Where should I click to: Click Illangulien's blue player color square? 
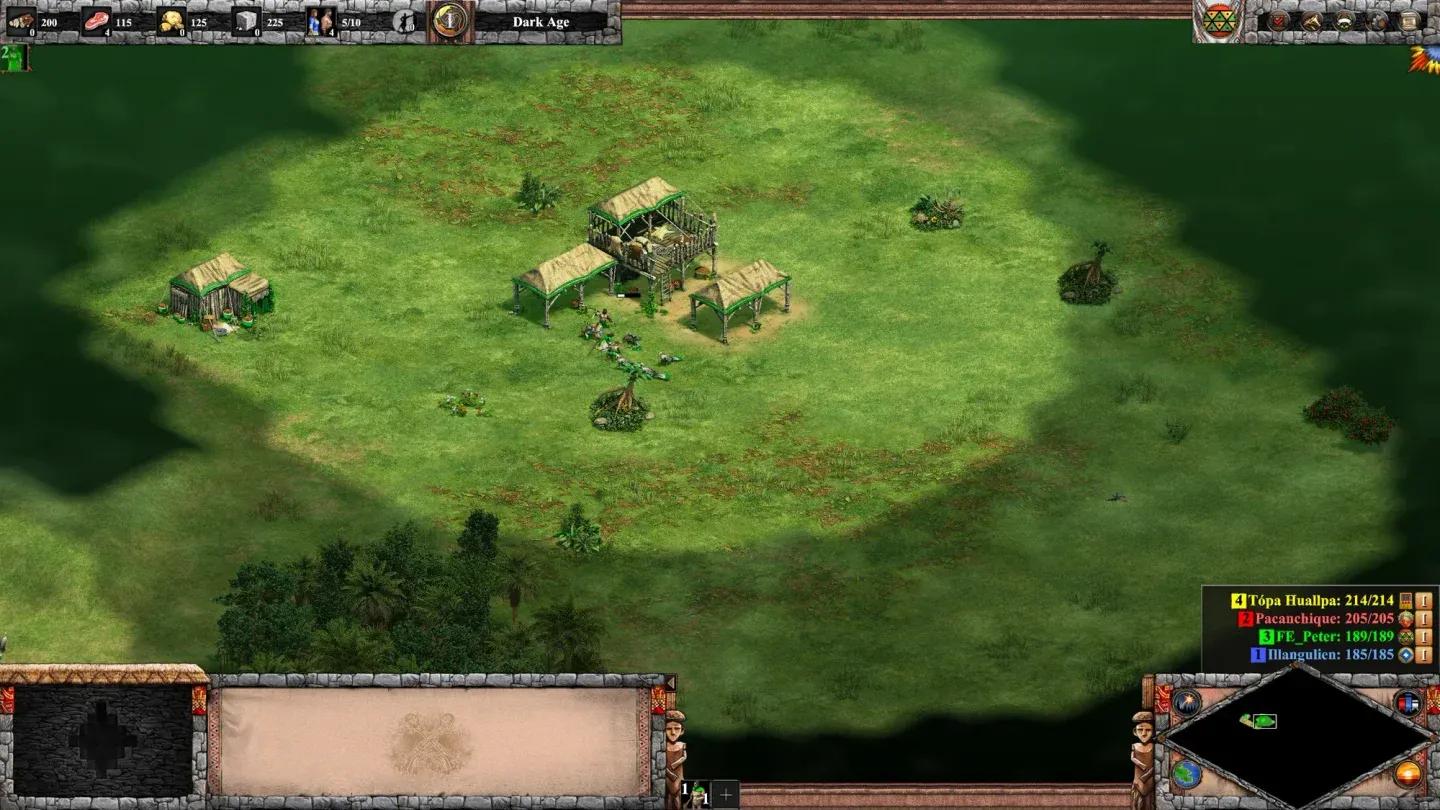tap(1259, 654)
